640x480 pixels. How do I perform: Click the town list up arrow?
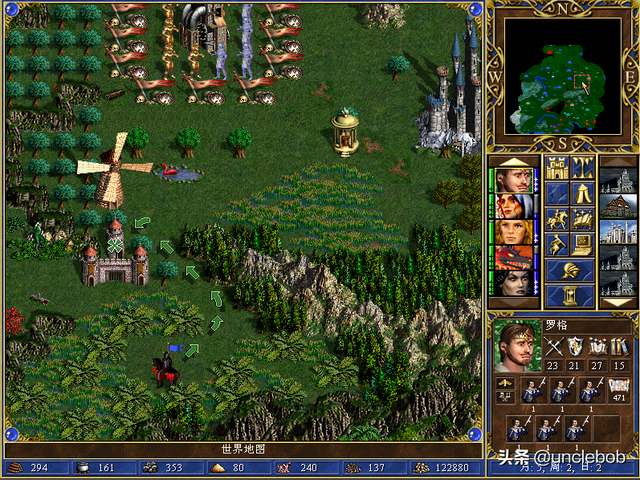pos(618,161)
